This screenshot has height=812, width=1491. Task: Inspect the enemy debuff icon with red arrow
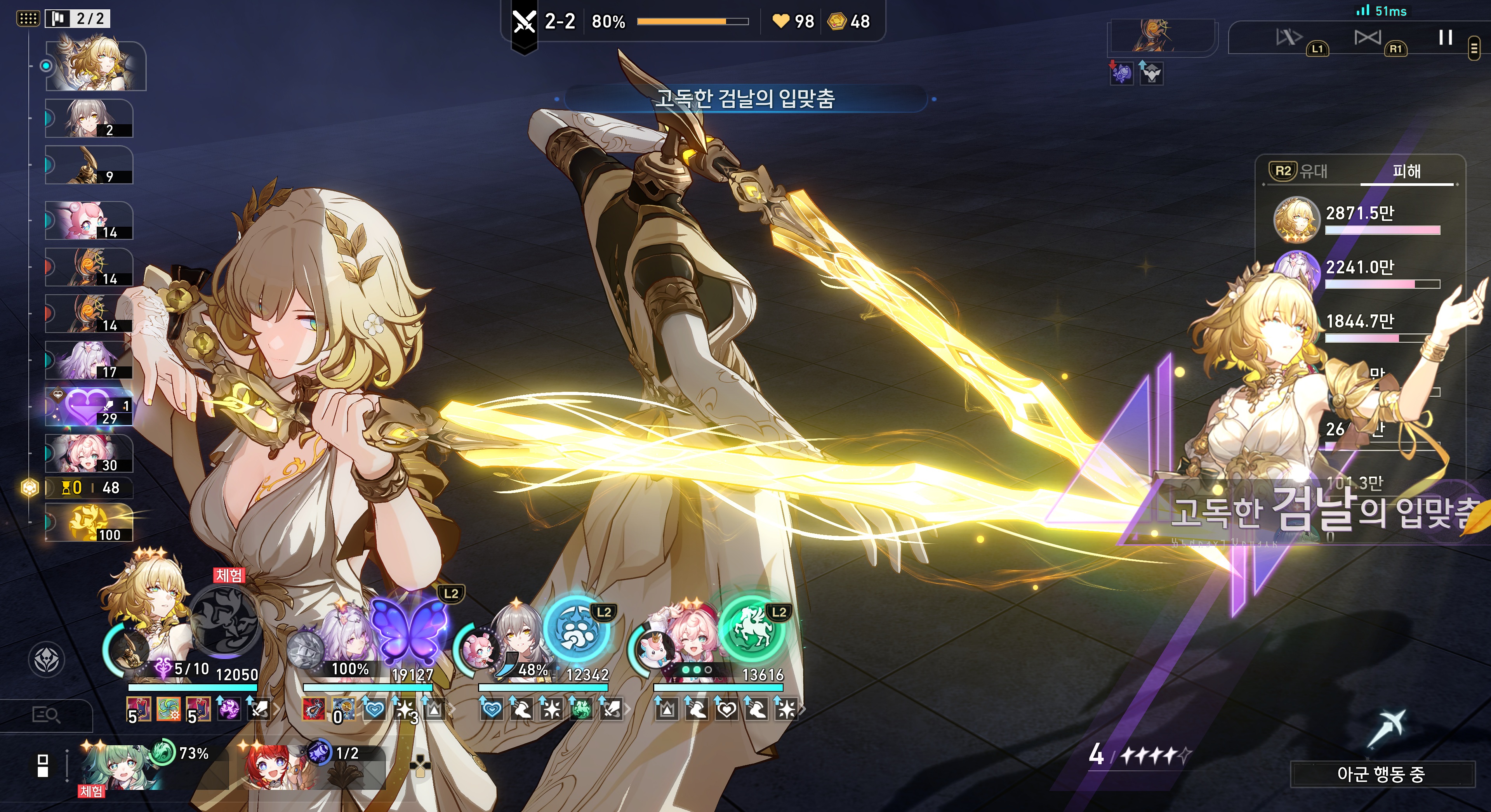(x=1121, y=73)
